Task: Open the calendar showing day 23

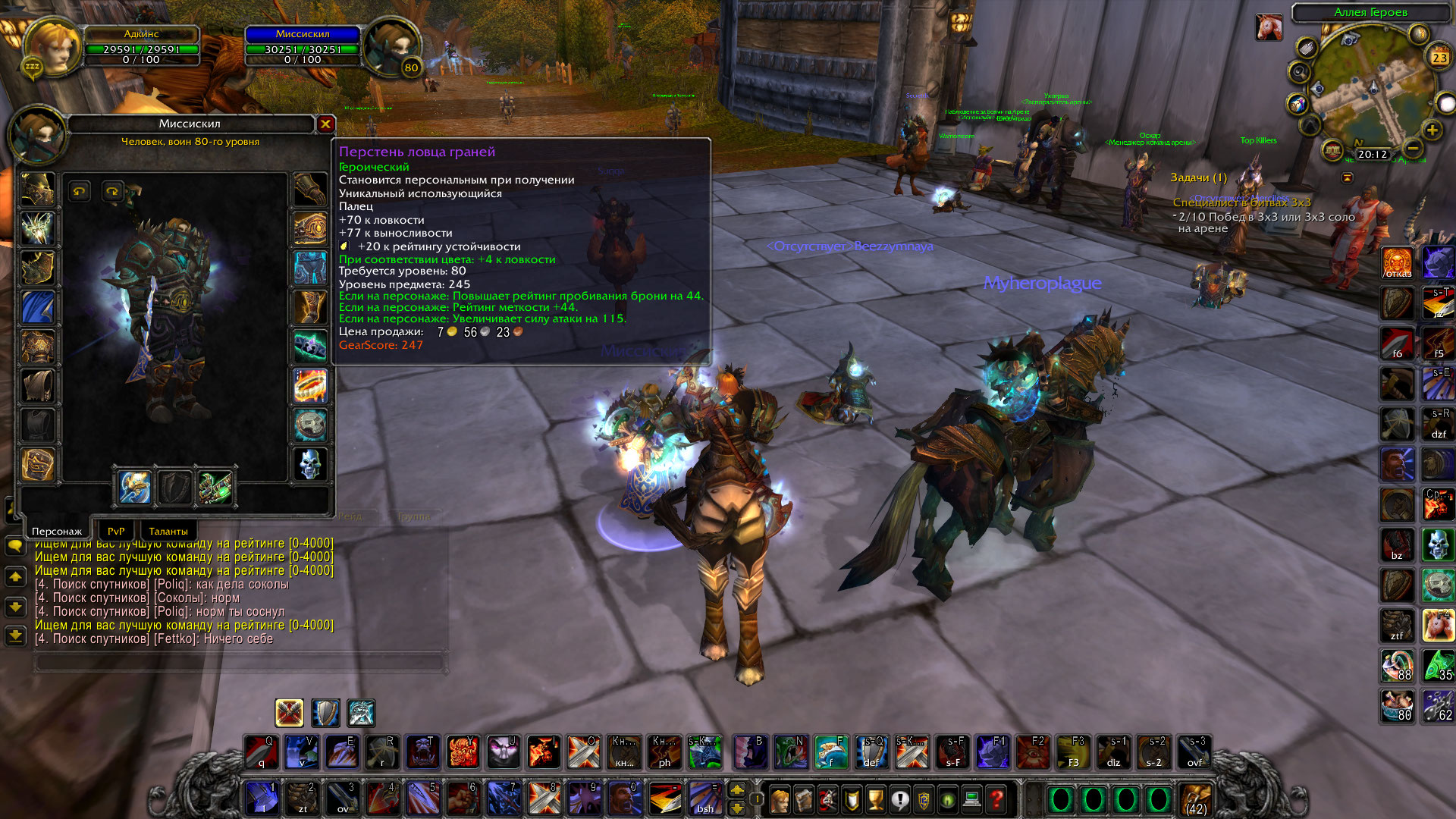Action: pyautogui.click(x=1439, y=58)
